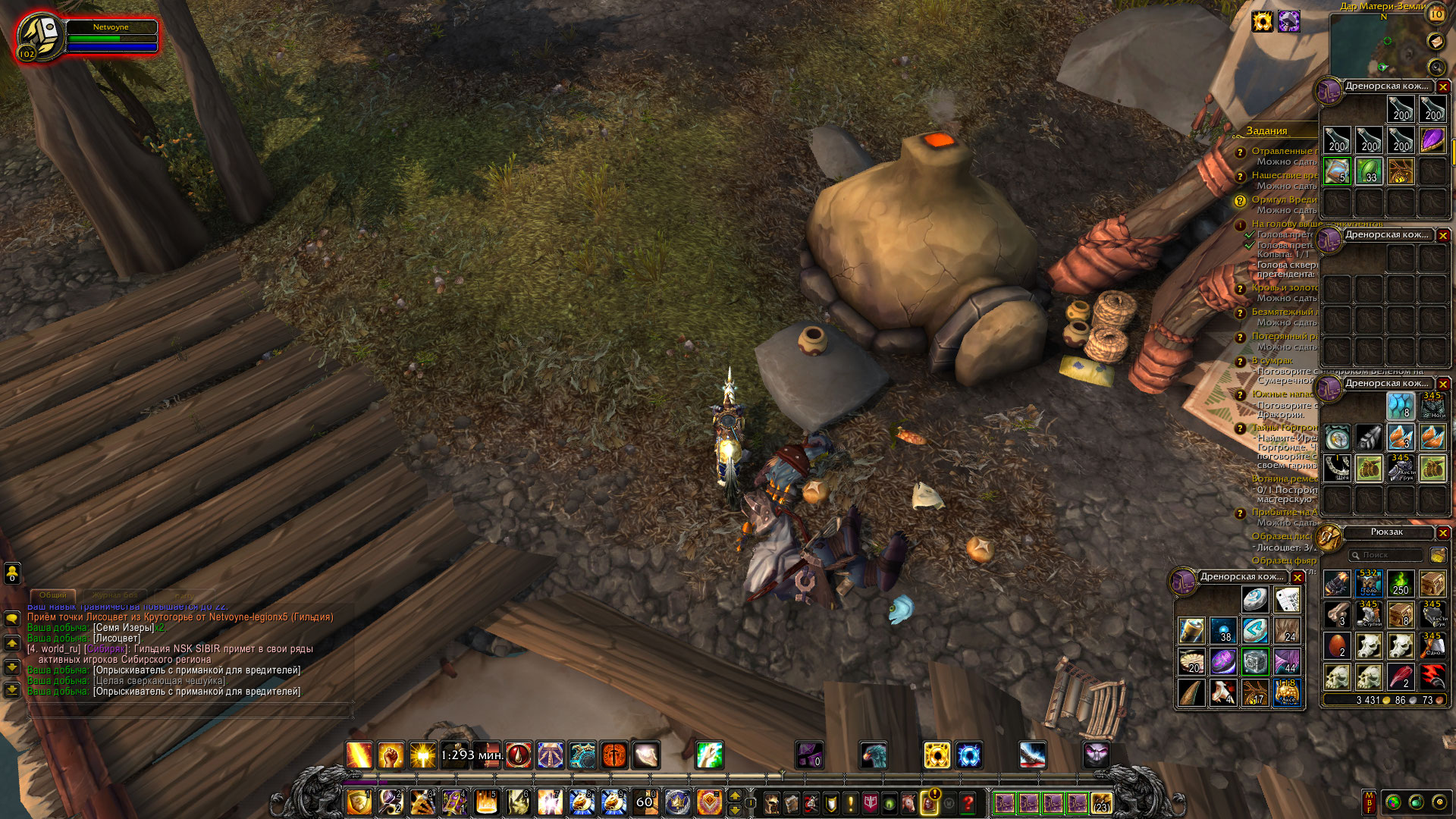Select the green flame item stacked 250
The height and width of the screenshot is (819, 1456).
point(1400,584)
